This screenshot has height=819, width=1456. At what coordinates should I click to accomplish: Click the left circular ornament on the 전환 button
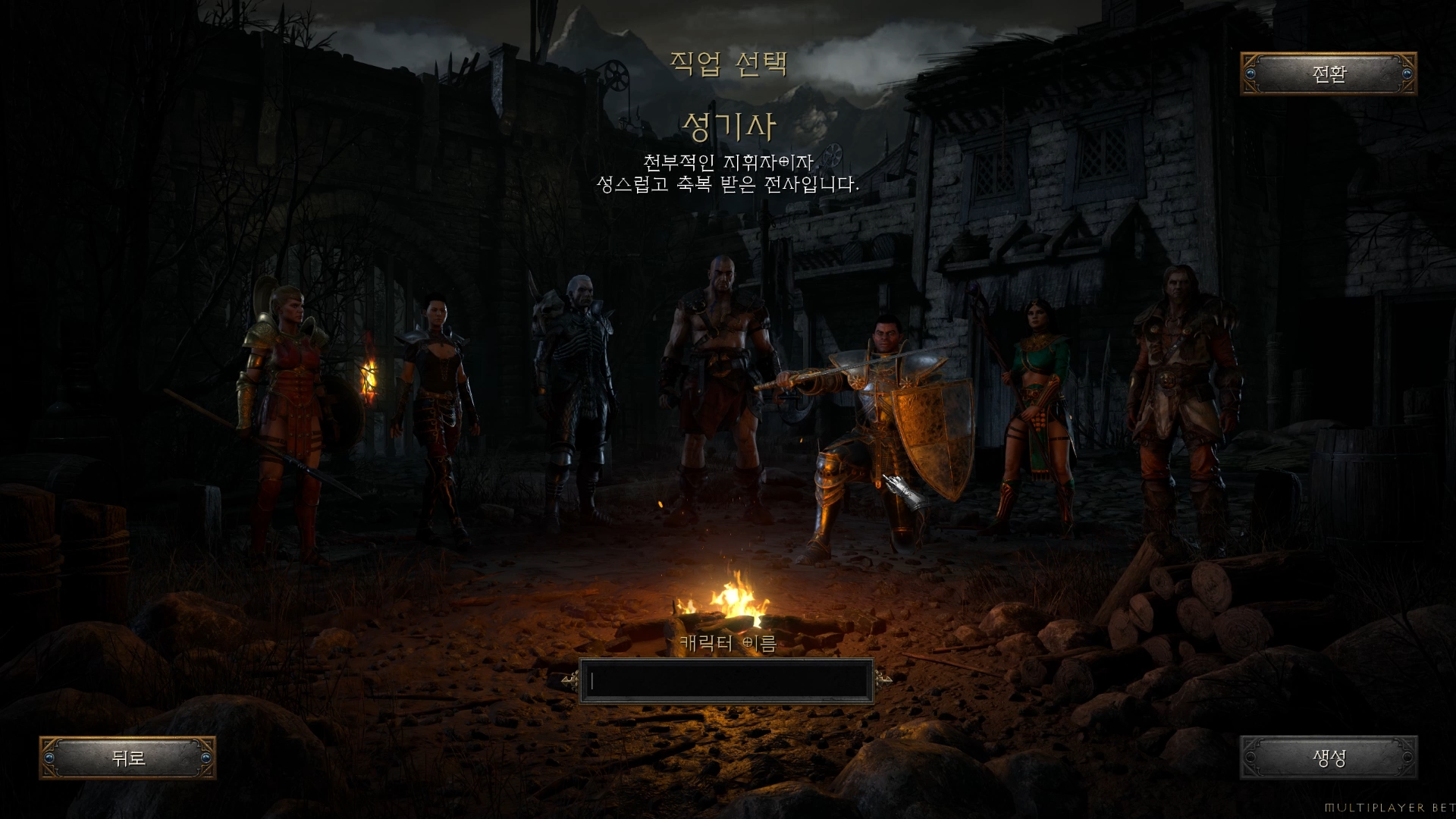tap(1252, 75)
